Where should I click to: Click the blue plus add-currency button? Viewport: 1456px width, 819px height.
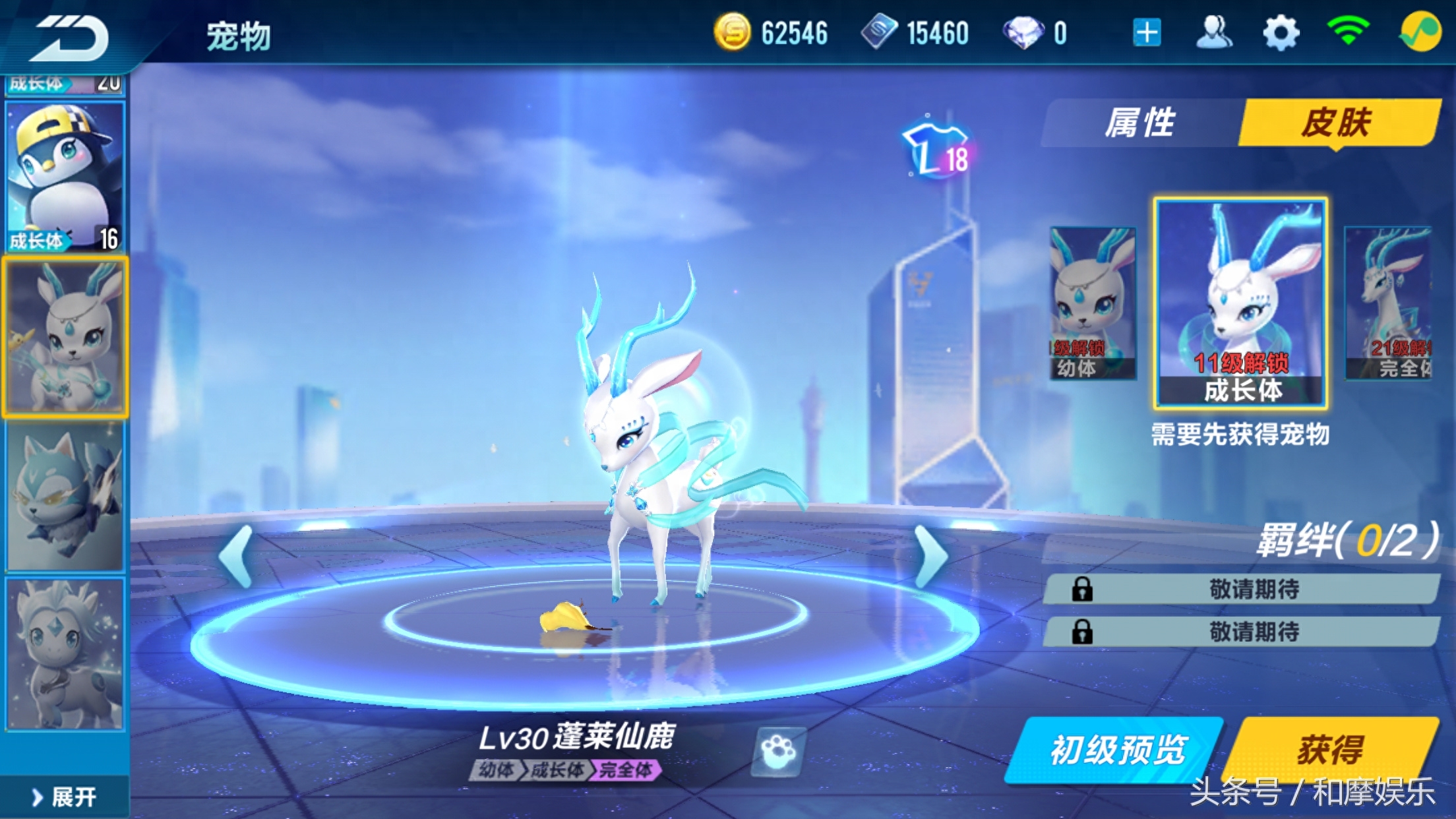(1147, 33)
